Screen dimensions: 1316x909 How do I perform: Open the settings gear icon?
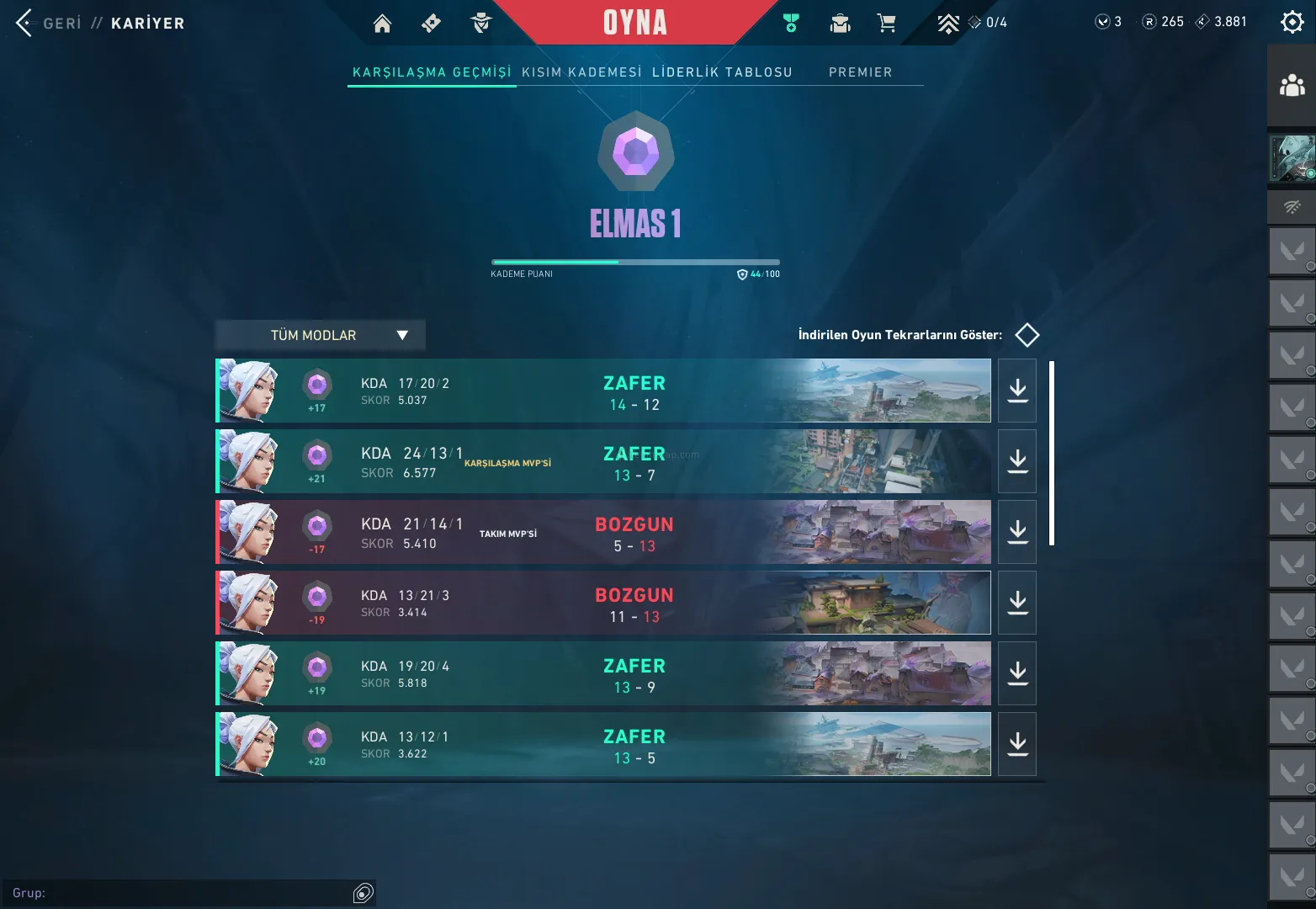click(1292, 22)
